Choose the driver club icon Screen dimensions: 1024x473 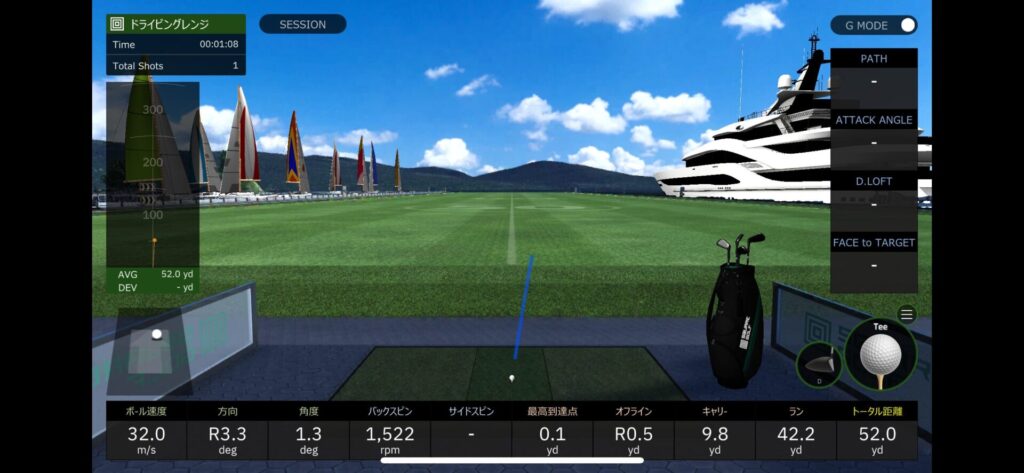819,365
